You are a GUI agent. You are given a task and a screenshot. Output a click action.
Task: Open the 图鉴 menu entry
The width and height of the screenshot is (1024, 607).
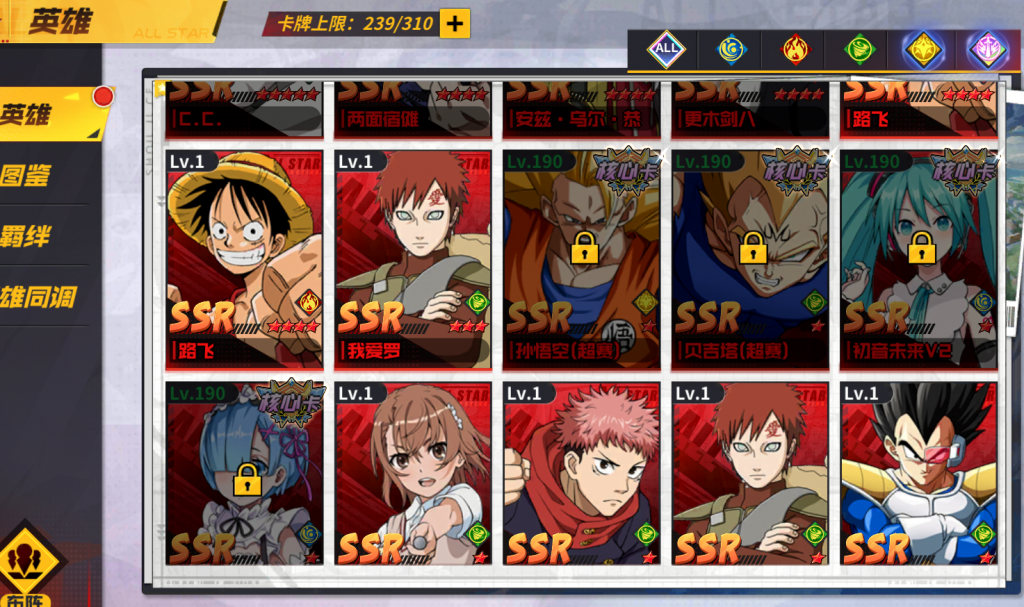(x=30, y=176)
